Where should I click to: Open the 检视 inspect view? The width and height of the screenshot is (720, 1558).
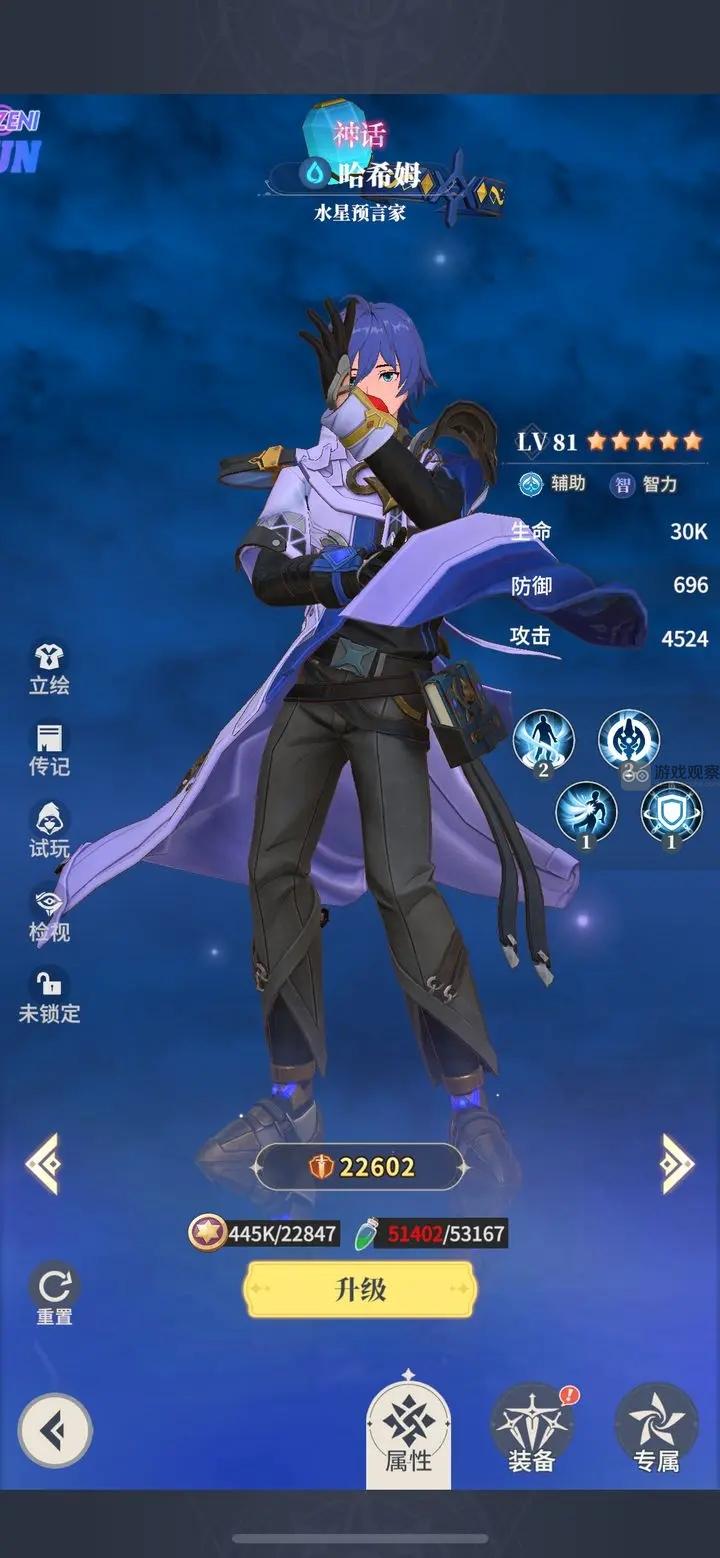click(x=49, y=915)
